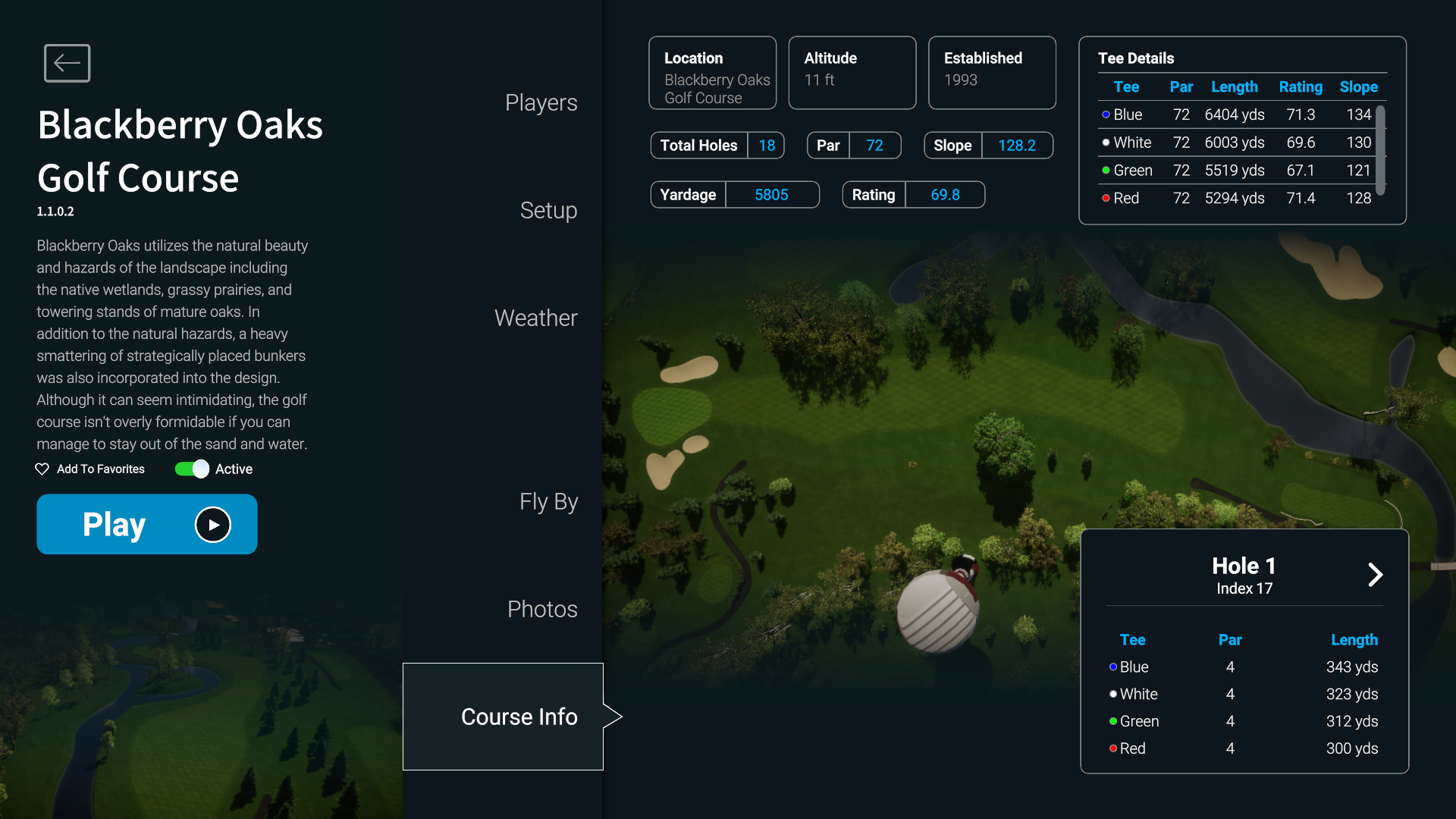Toggle the Active course switch
The width and height of the screenshot is (1456, 819).
[192, 469]
